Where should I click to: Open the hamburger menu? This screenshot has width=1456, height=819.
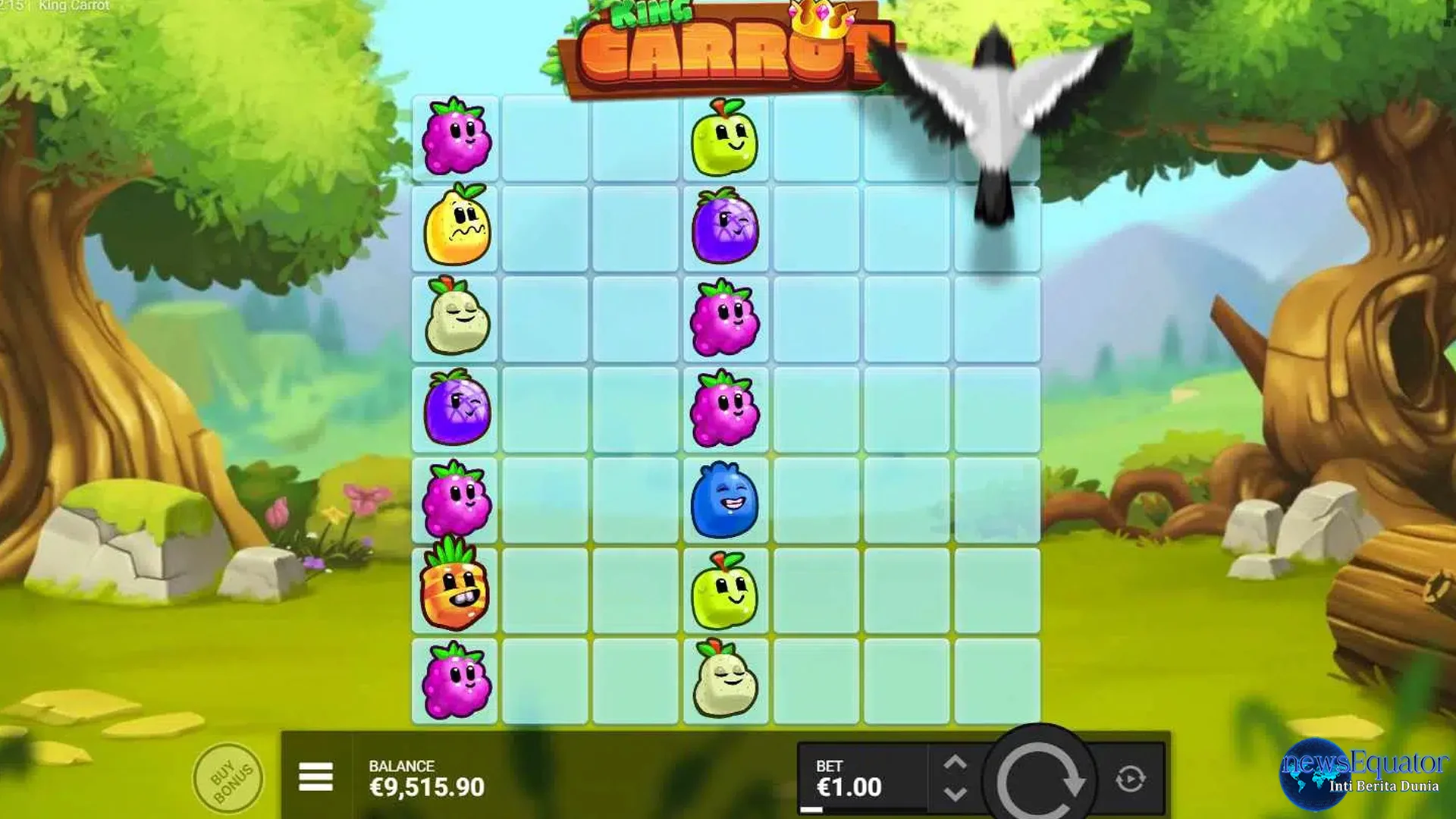316,777
